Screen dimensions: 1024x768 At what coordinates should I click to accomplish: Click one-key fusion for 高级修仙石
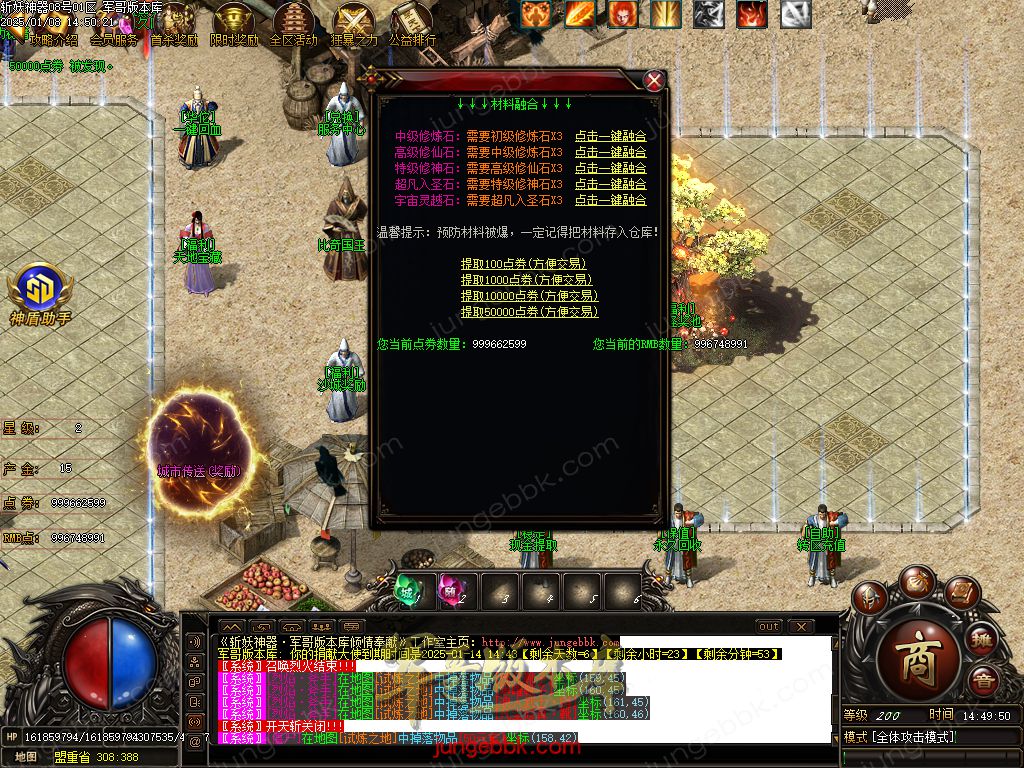610,152
